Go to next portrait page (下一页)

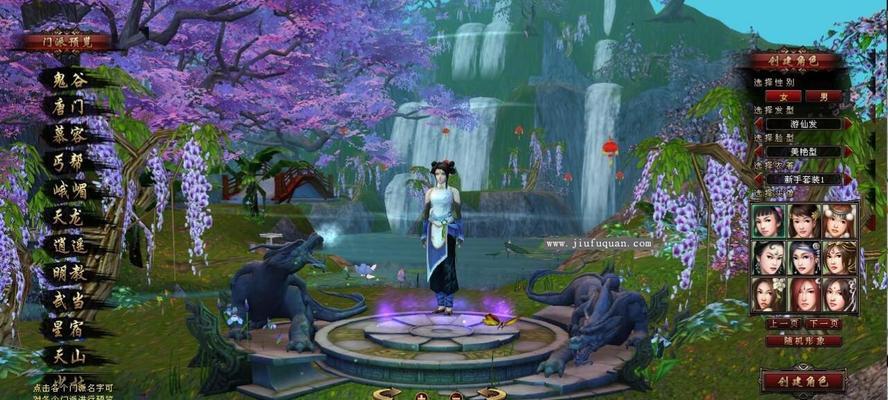(x=823, y=324)
